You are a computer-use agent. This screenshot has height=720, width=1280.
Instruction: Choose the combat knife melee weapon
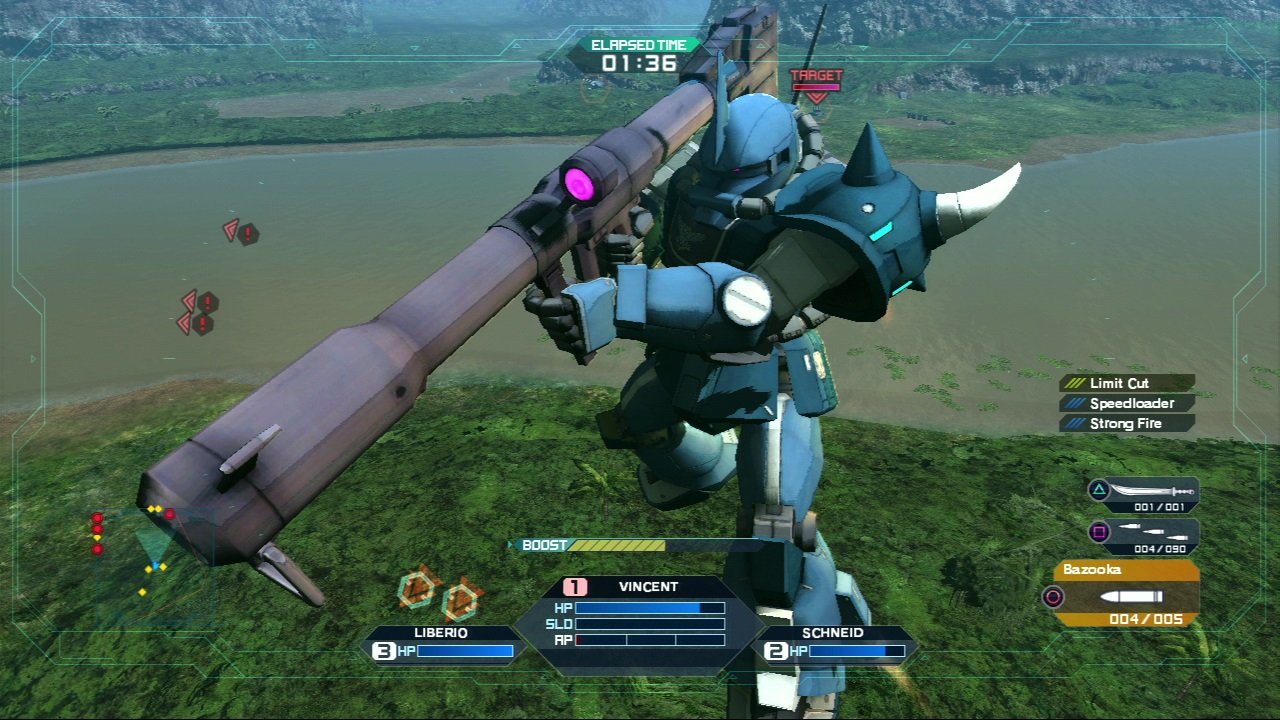coord(1144,493)
